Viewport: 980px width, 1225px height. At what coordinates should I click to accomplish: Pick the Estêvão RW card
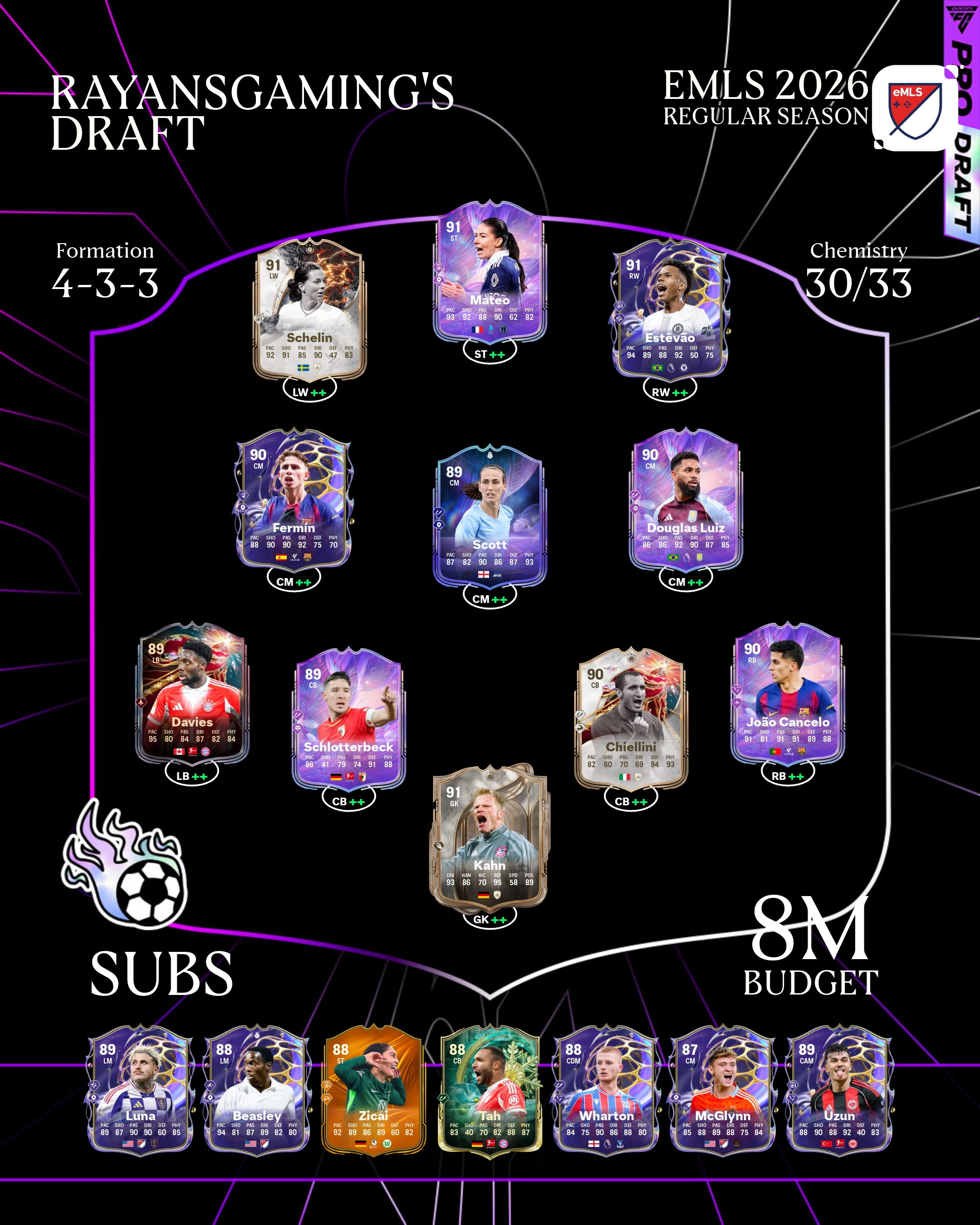[670, 310]
